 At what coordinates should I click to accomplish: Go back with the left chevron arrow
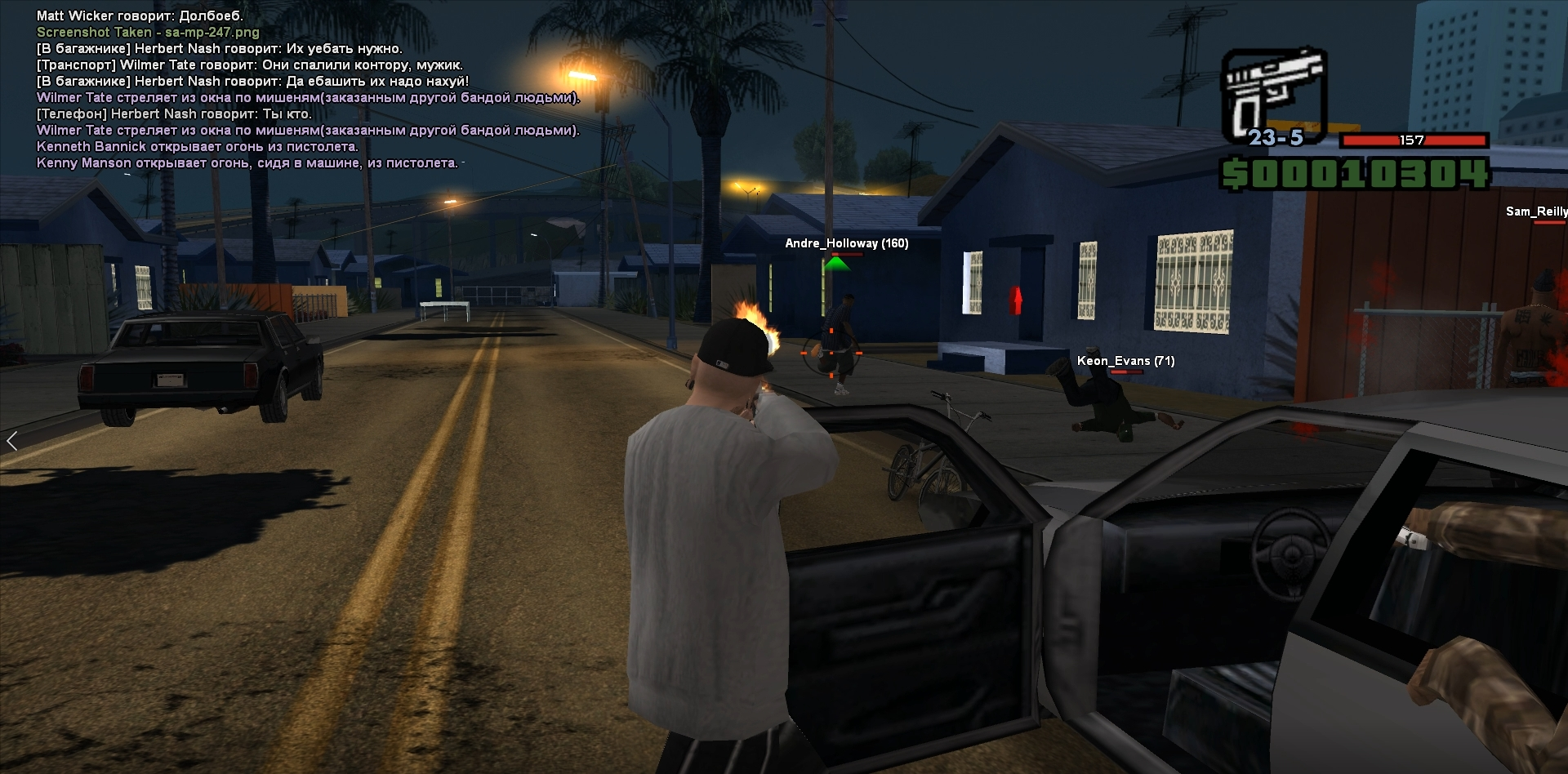pyautogui.click(x=11, y=442)
